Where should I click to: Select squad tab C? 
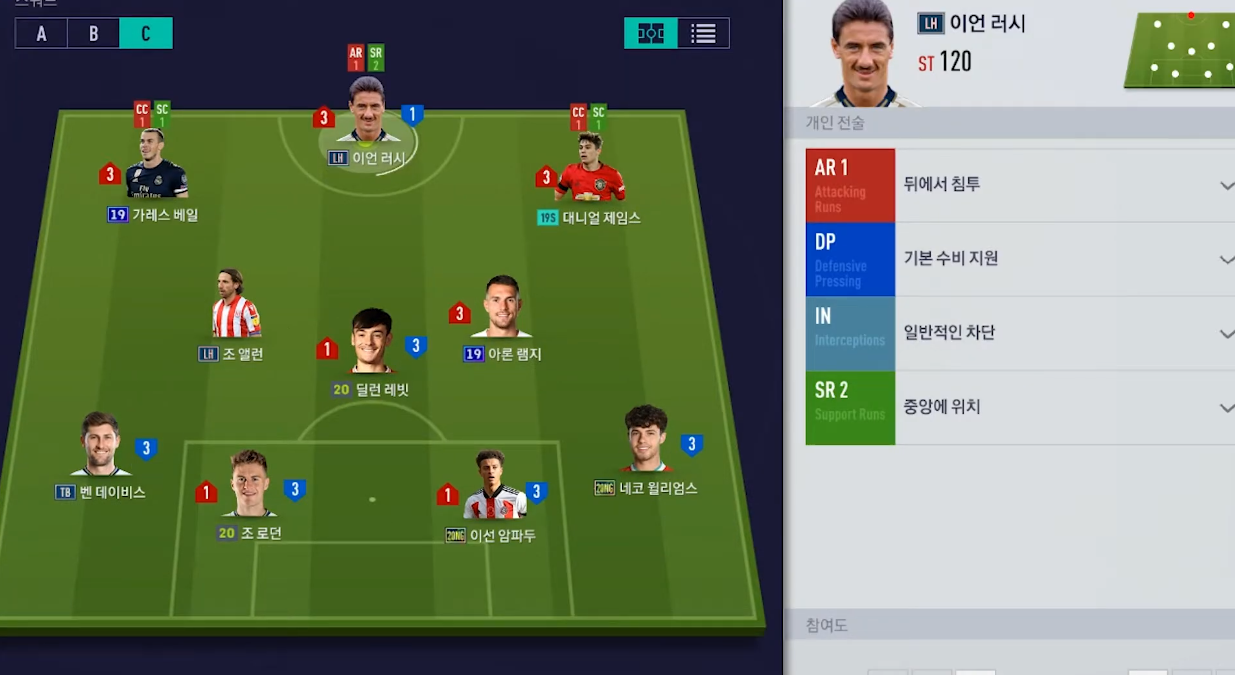(146, 33)
